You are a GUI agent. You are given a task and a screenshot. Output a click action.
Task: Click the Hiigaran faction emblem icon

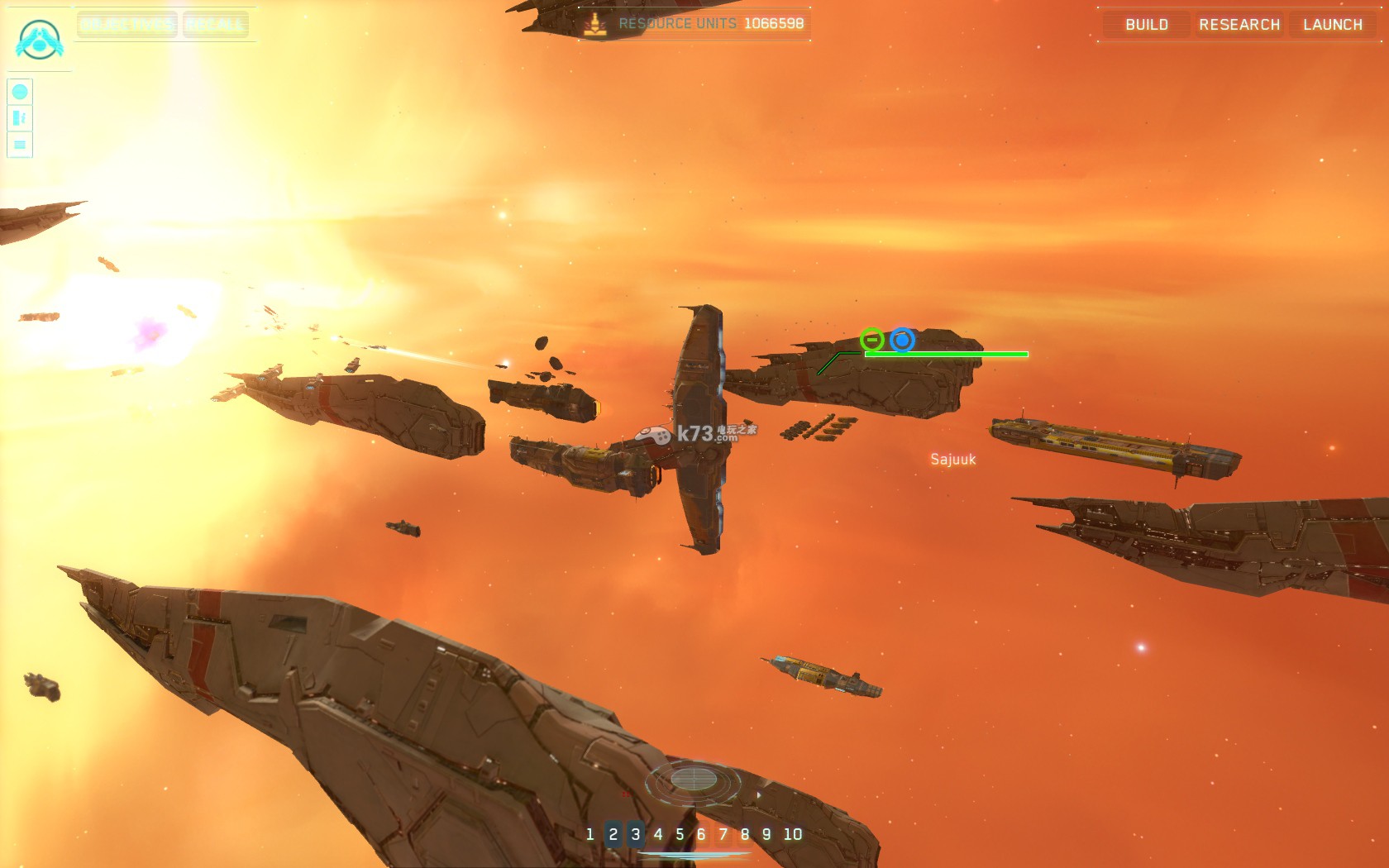[x=38, y=39]
